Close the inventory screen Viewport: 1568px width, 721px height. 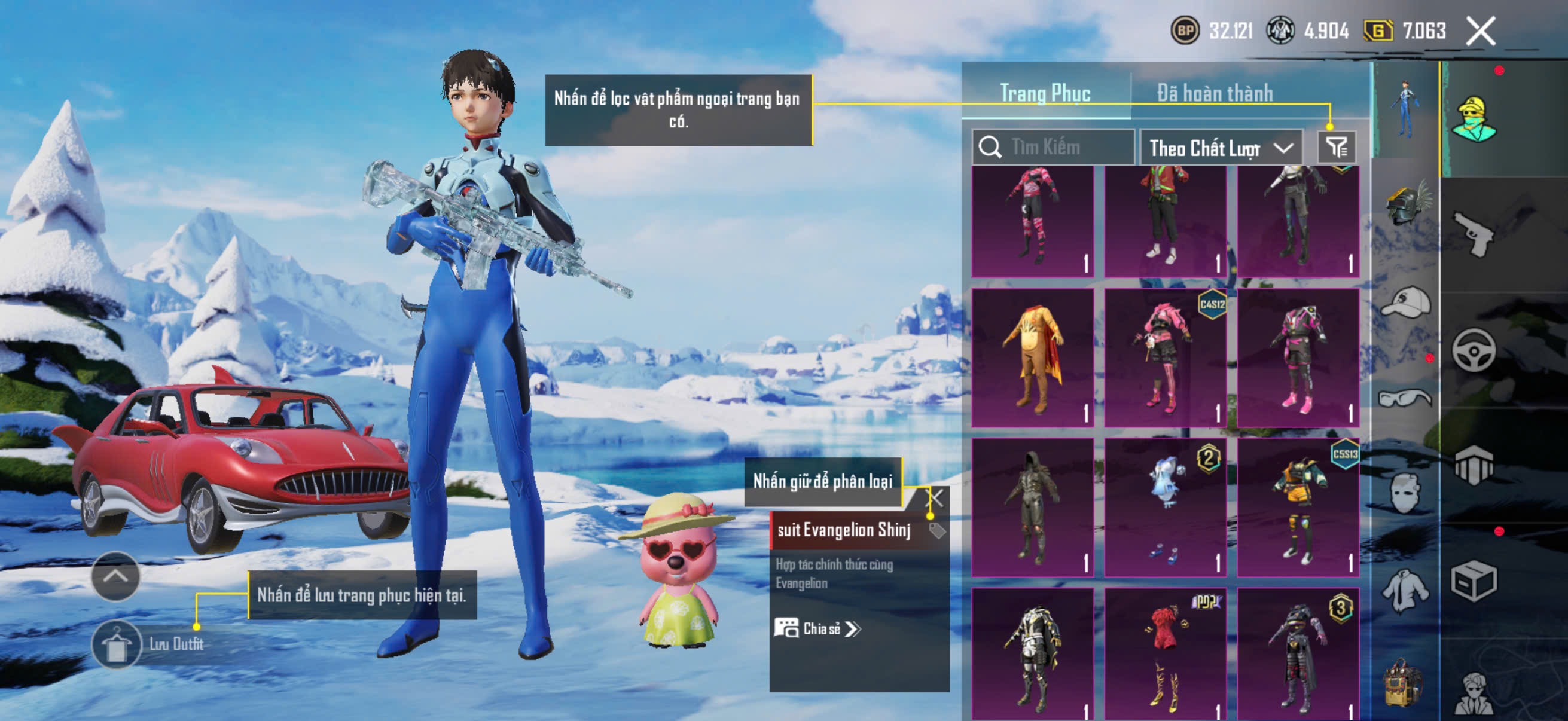tap(1479, 31)
